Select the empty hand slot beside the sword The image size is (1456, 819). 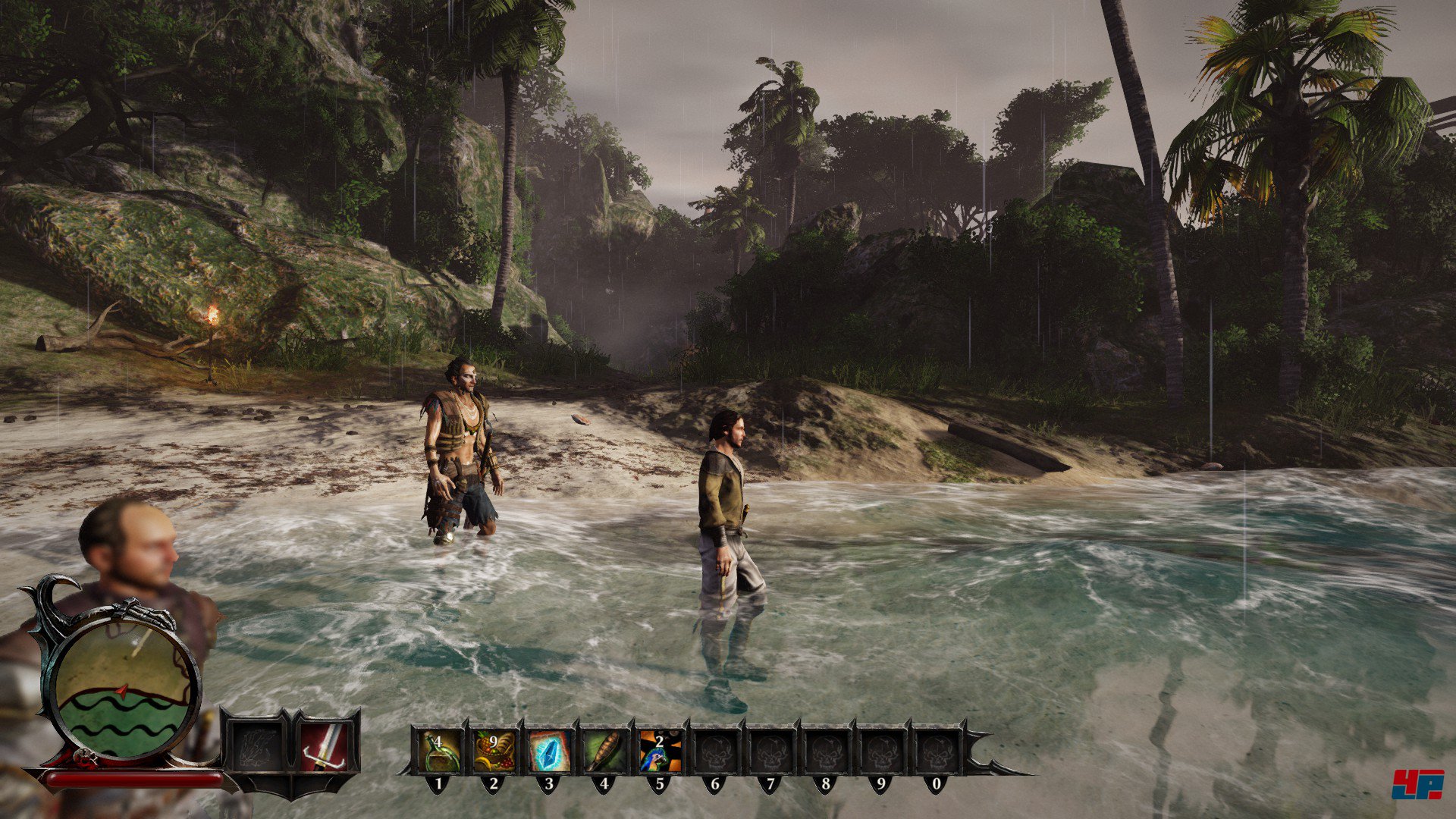(x=256, y=747)
